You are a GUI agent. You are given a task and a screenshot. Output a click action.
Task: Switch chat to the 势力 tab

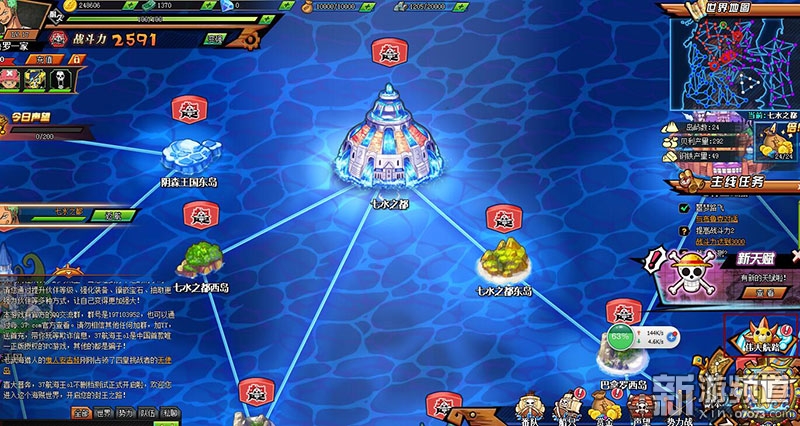tap(126, 412)
